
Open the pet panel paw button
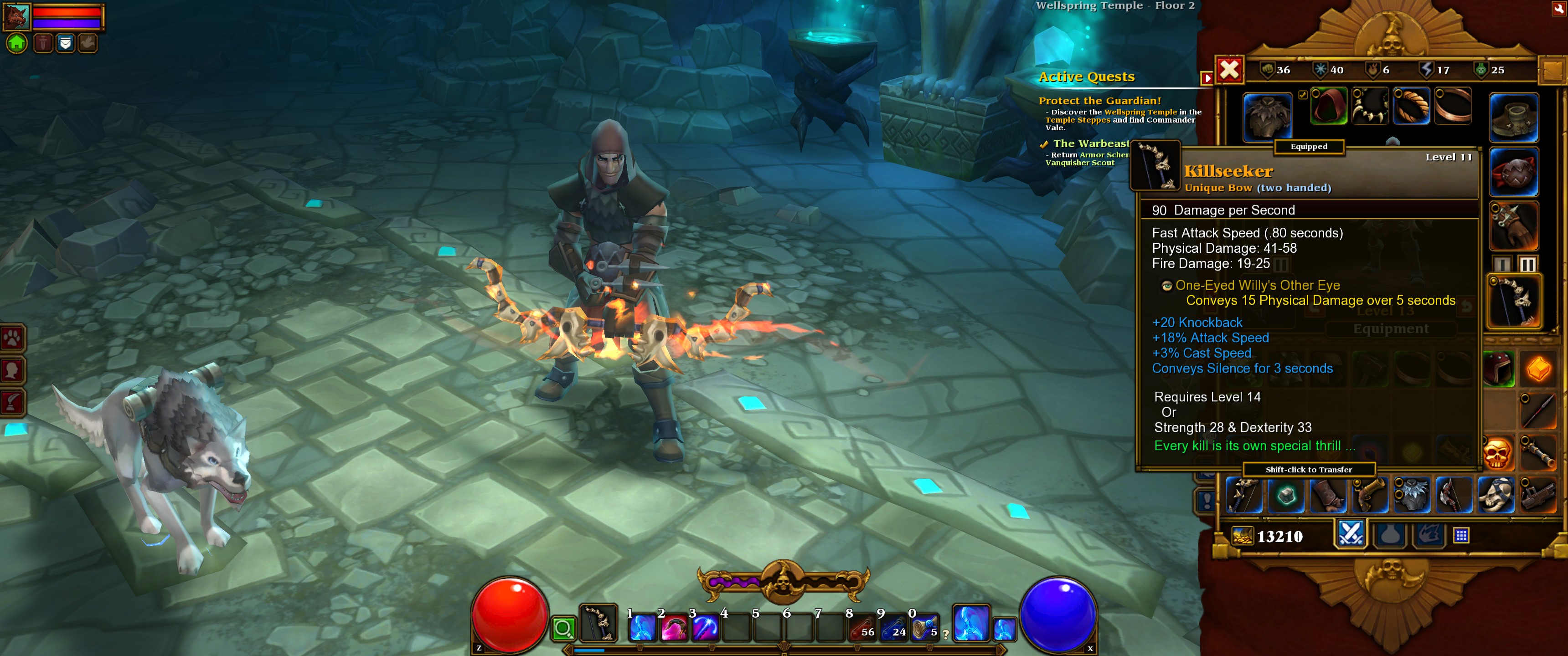click(x=13, y=338)
